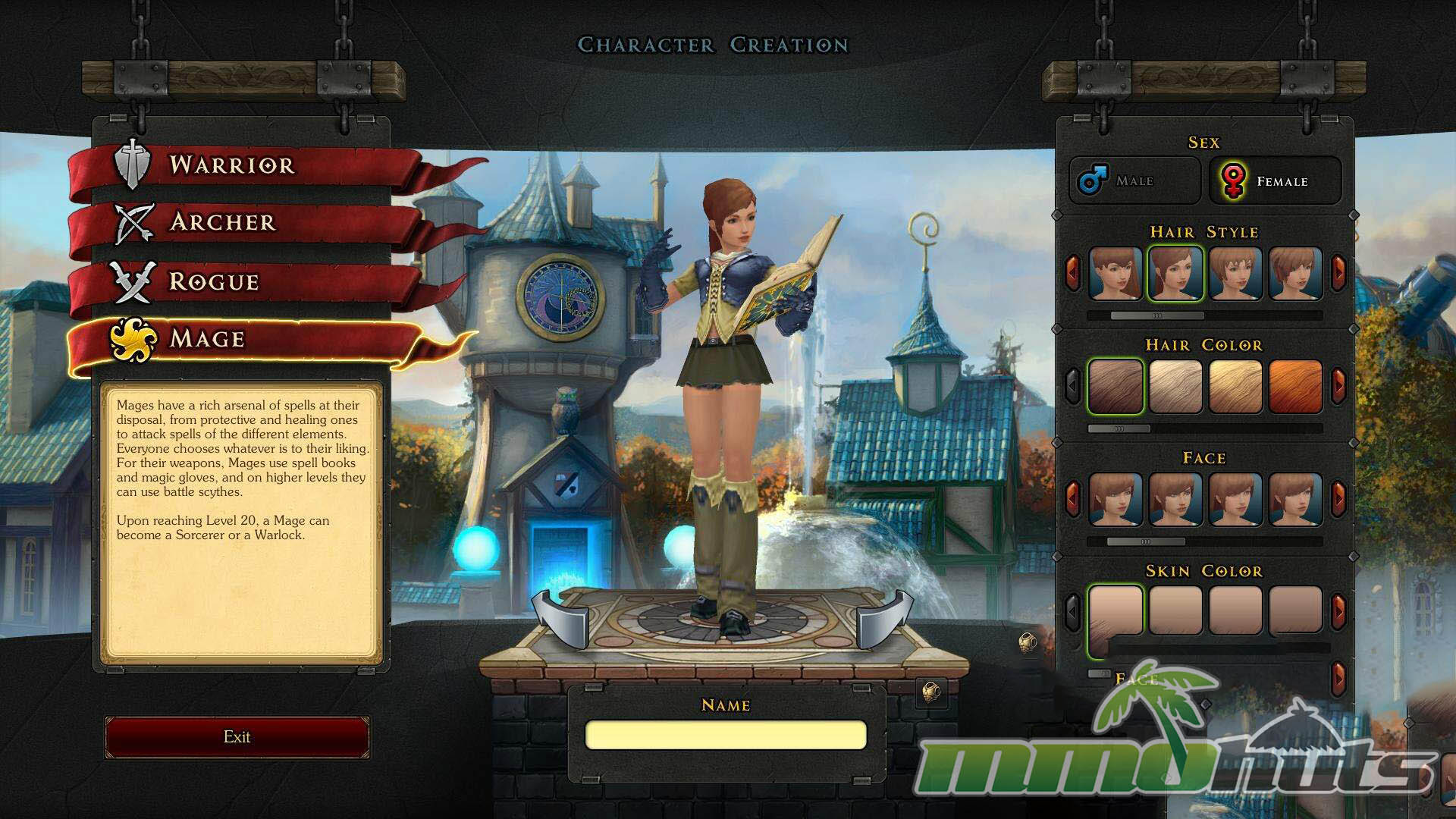Choose the Female sex option
The height and width of the screenshot is (819, 1456).
1275,181
